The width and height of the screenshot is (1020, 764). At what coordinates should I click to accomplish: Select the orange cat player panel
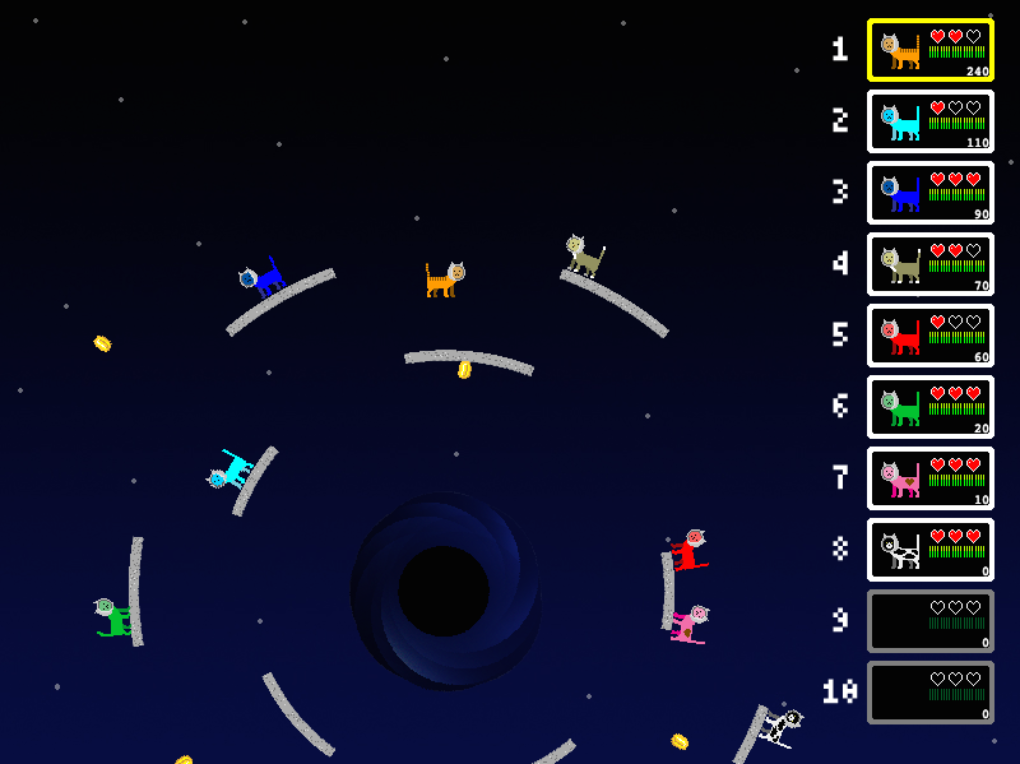coord(930,50)
